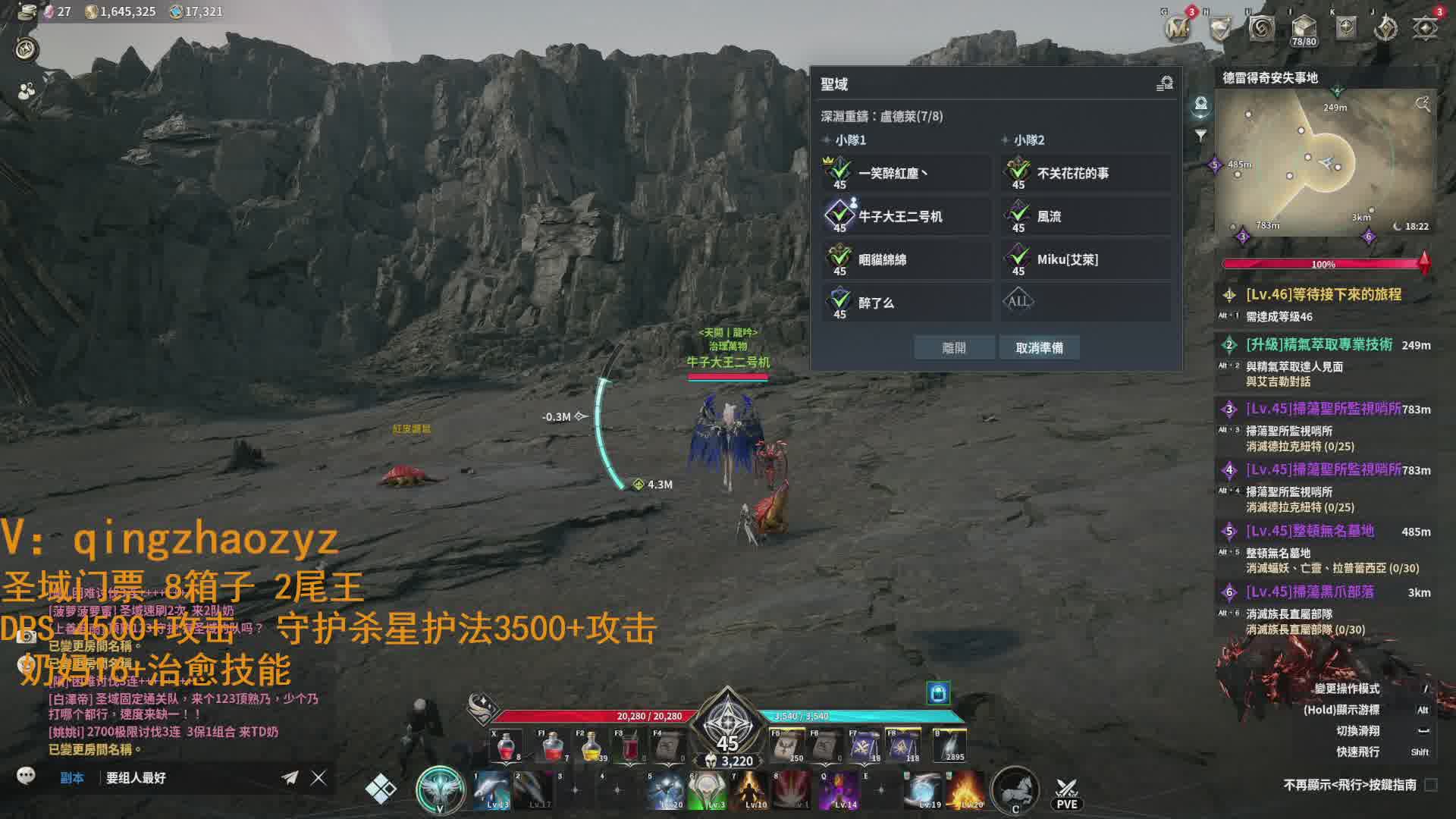Click the mount horse icon

1015,790
